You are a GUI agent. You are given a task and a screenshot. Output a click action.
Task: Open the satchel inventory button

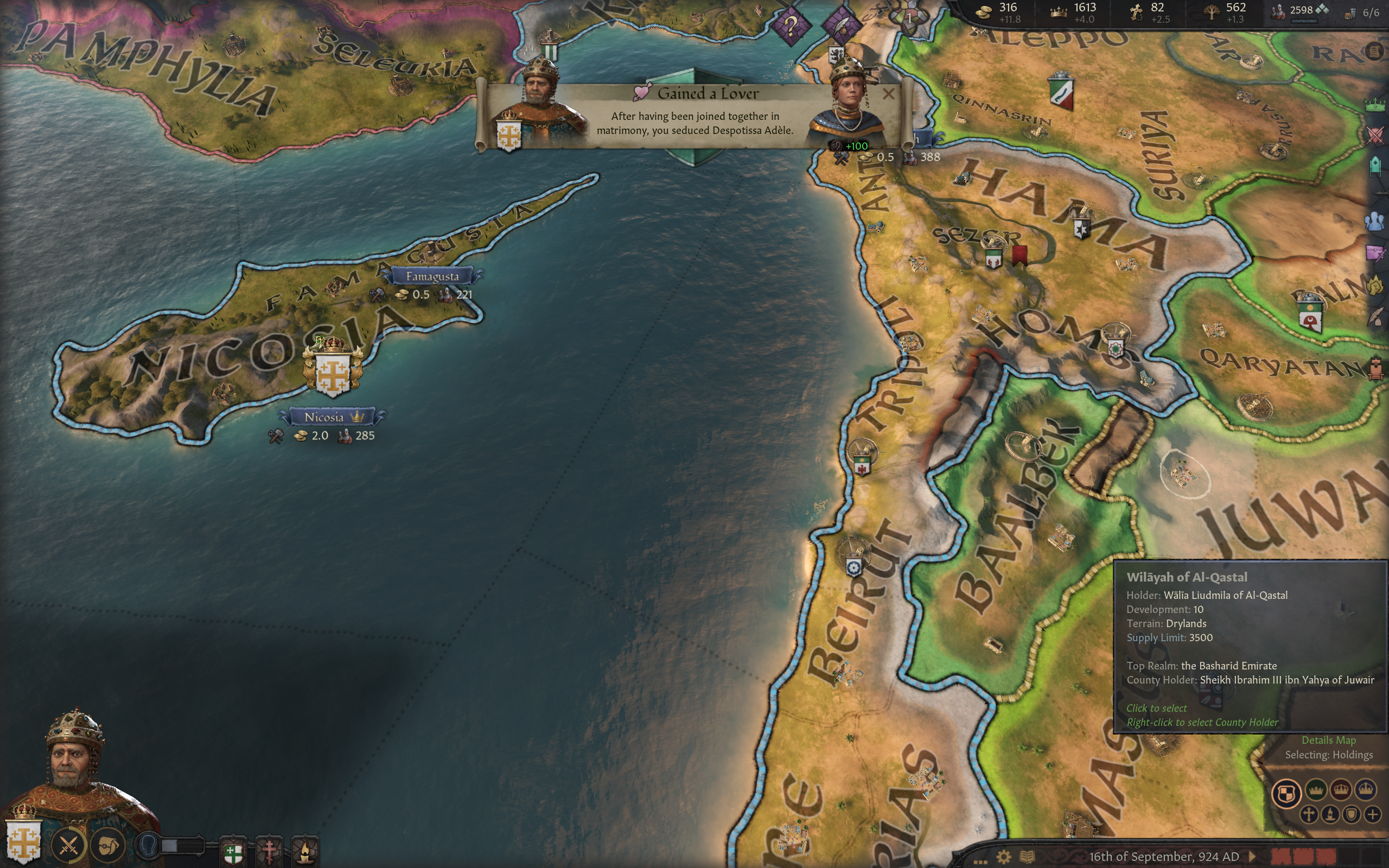click(x=109, y=845)
